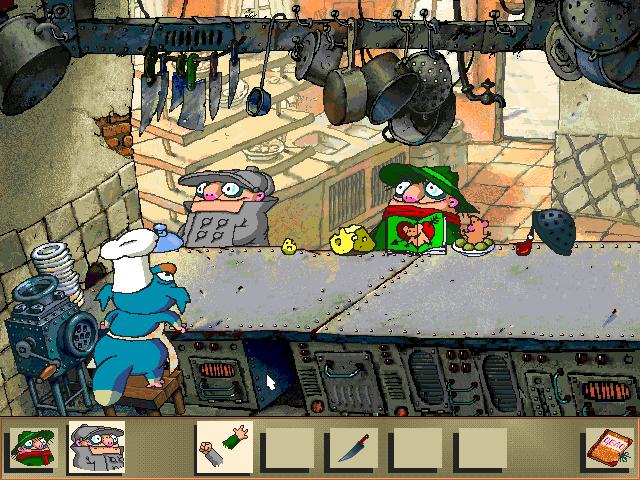Pick the severed arm inventory item
This screenshot has width=640, height=480.
pyautogui.click(x=225, y=446)
